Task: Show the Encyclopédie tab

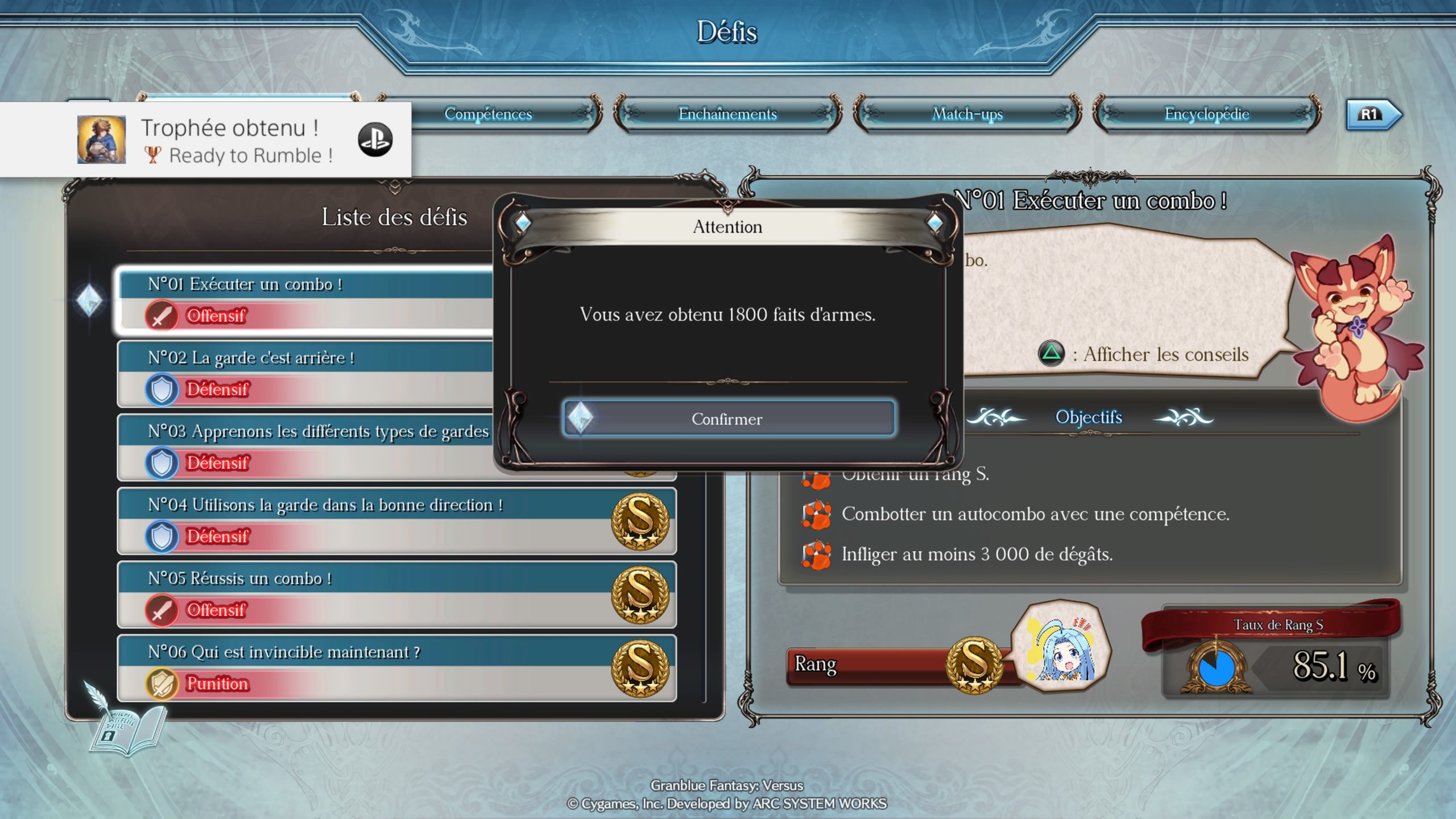Action: tap(1206, 114)
